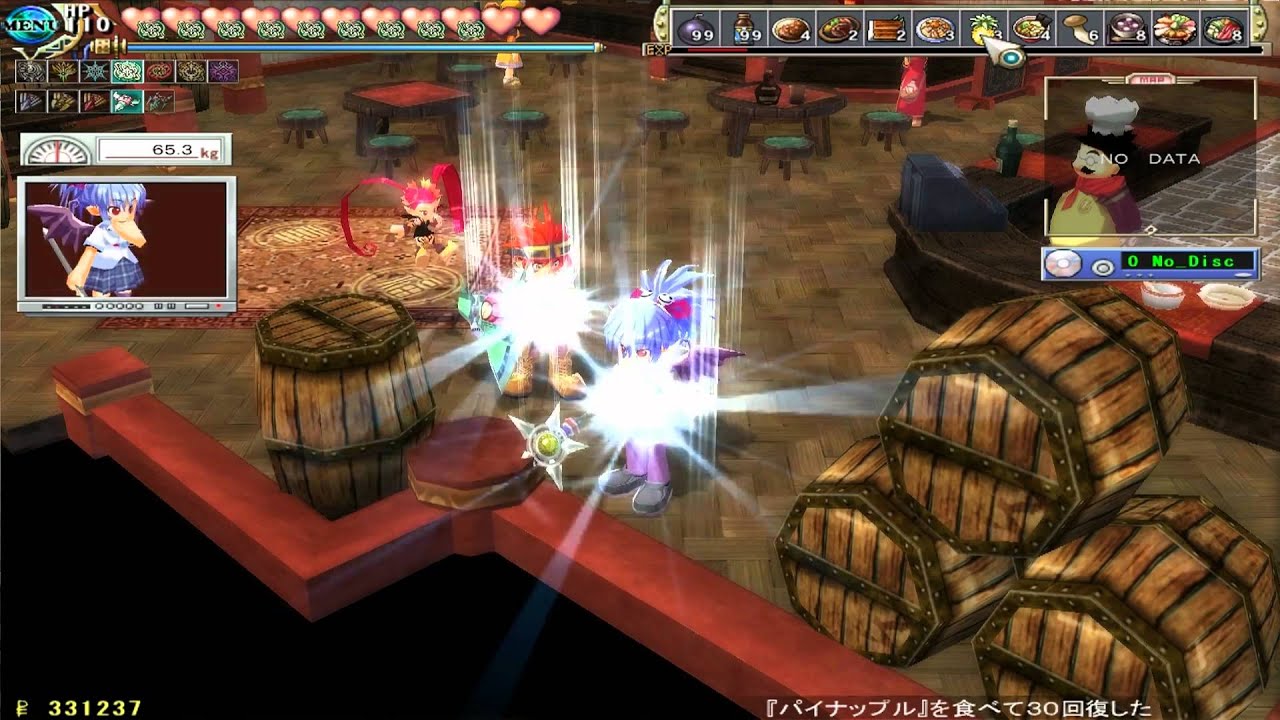Activate the highlighted green magic crest
Screen dimensions: 1280x720
126,71
